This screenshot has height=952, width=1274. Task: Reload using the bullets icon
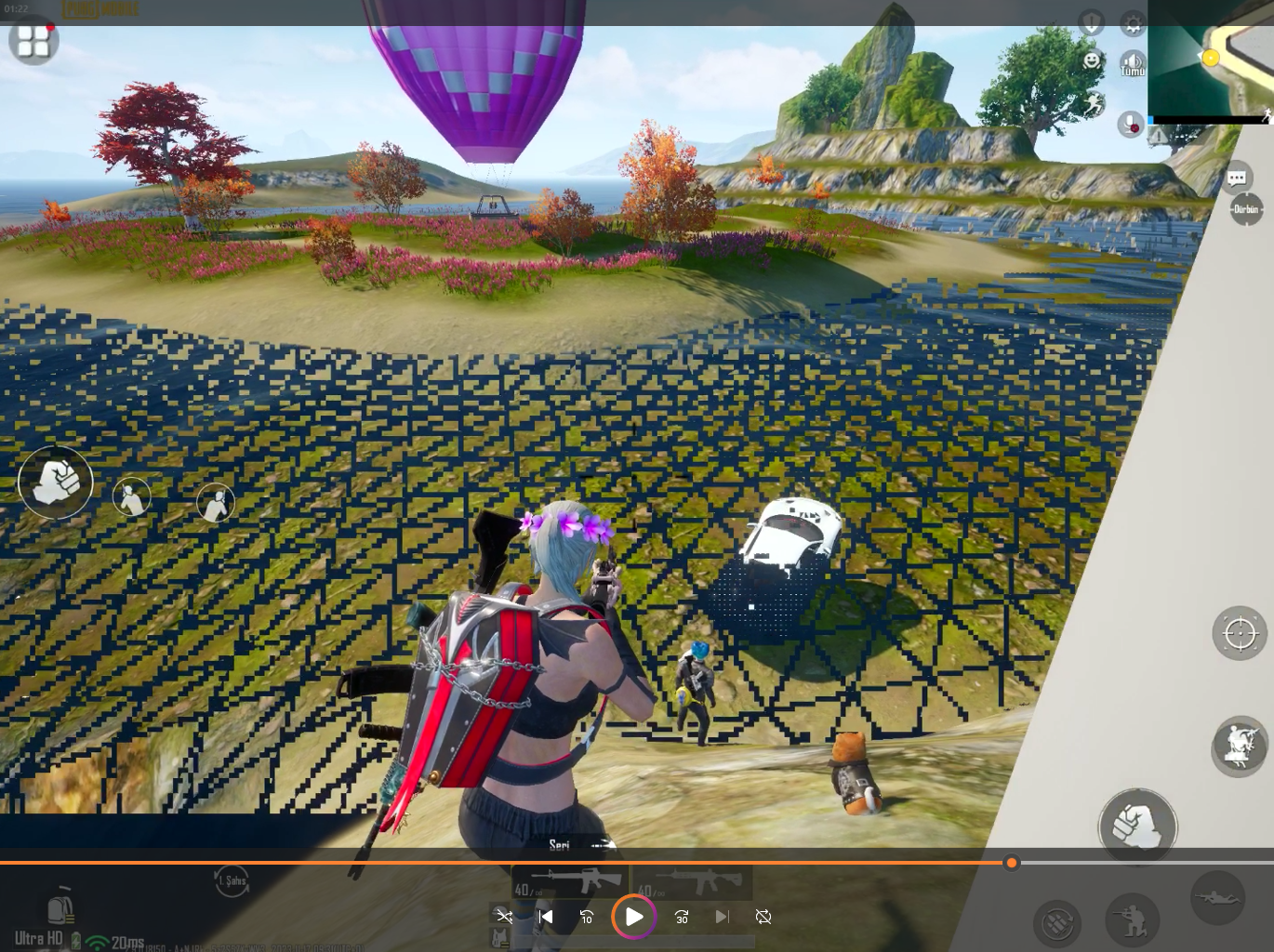point(1056,922)
